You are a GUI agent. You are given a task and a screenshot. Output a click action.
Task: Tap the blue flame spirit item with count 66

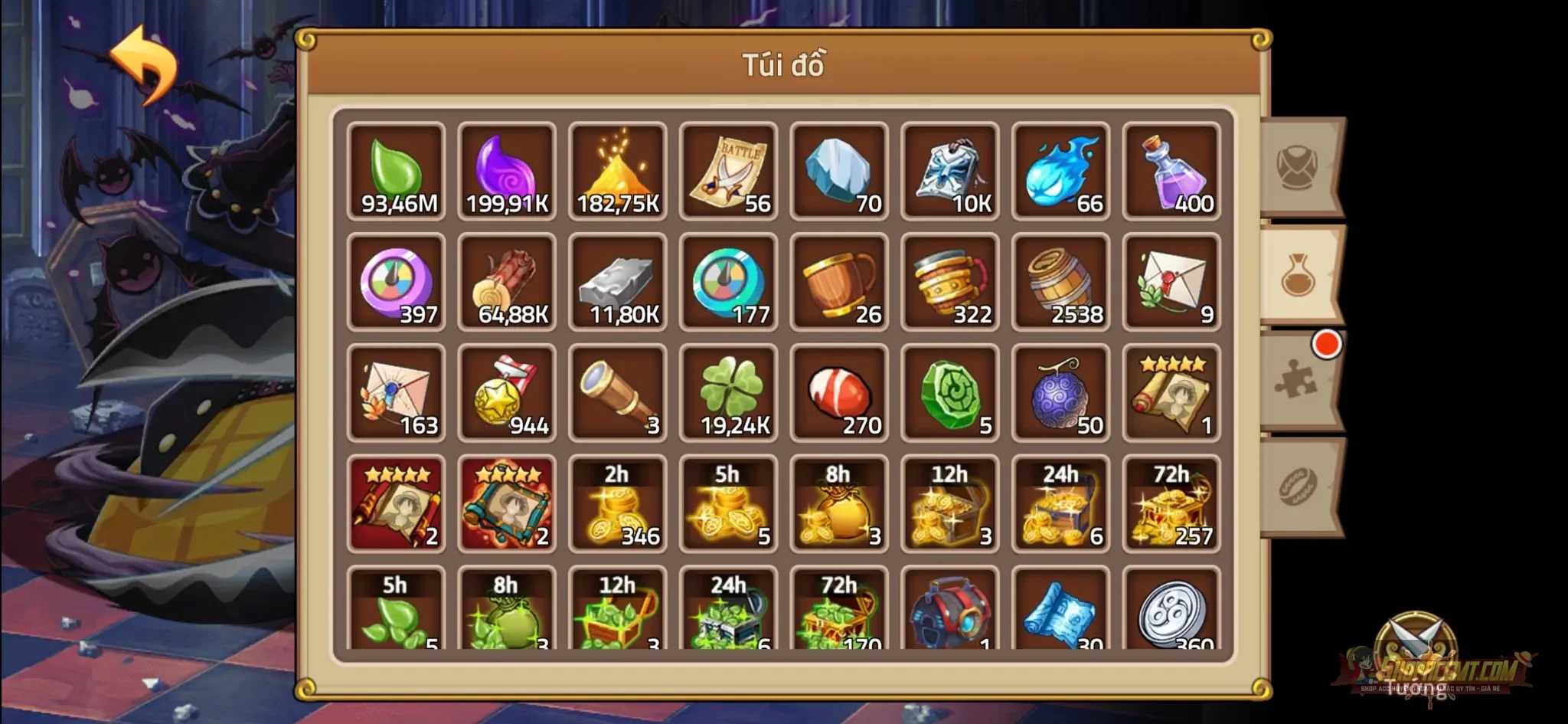[x=1060, y=170]
